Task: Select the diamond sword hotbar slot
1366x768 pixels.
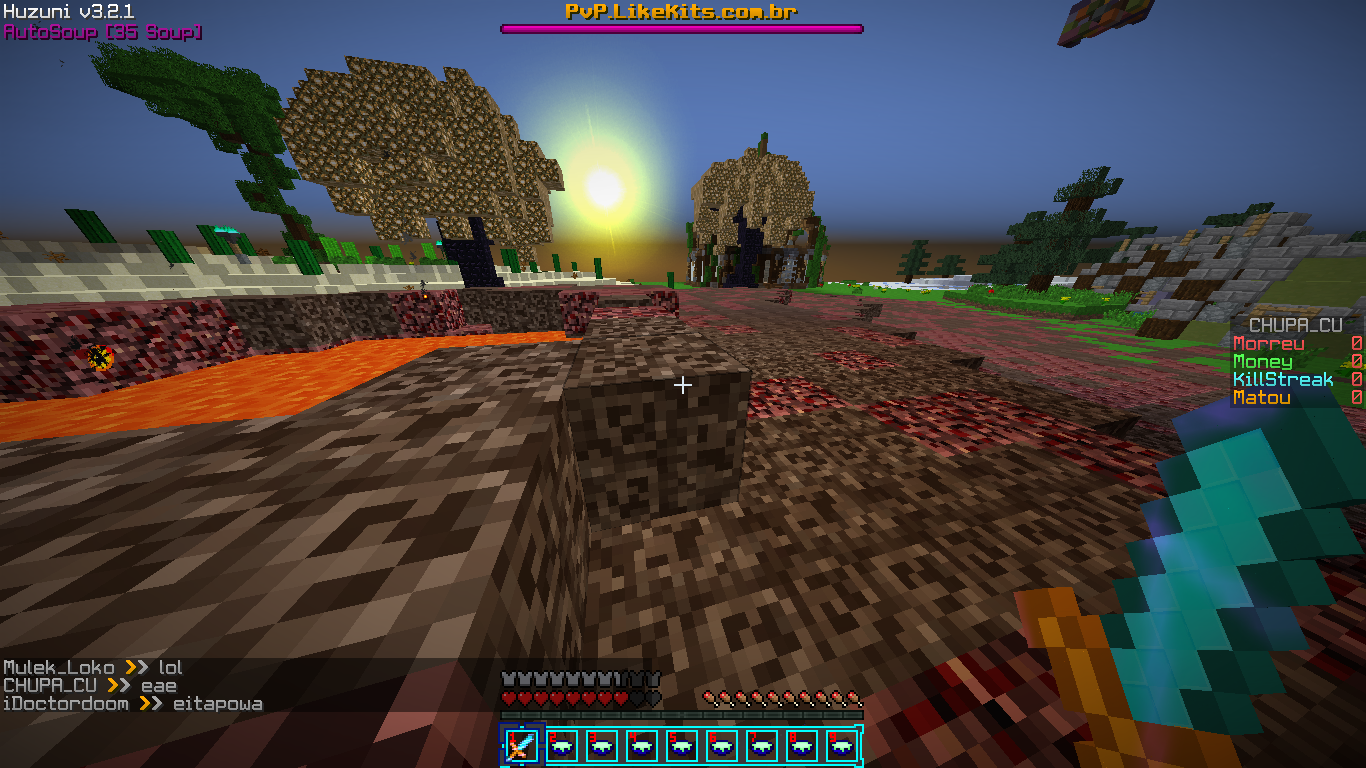Action: (x=521, y=745)
